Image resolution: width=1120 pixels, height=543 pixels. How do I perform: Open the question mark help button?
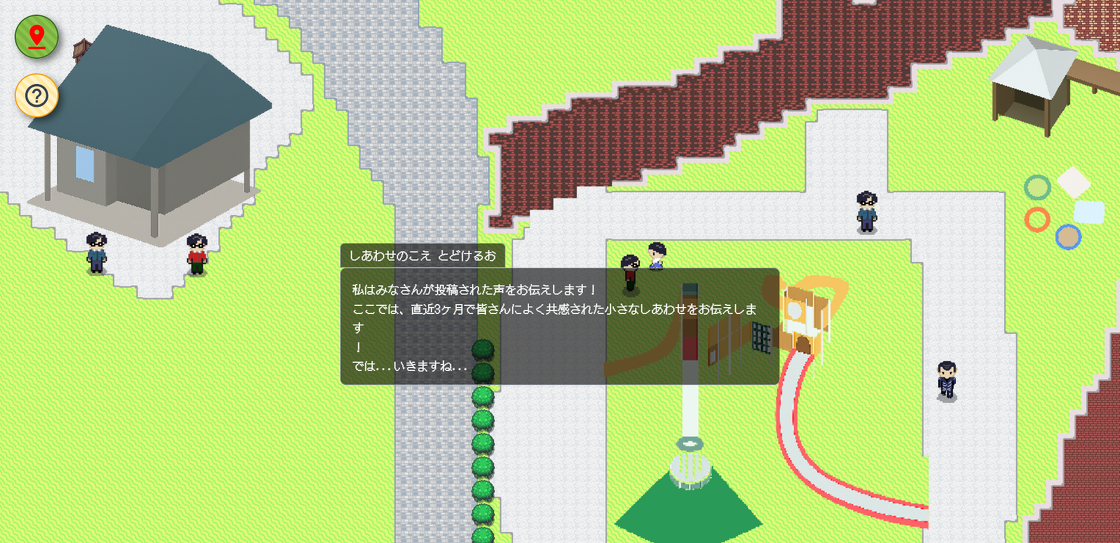(37, 96)
